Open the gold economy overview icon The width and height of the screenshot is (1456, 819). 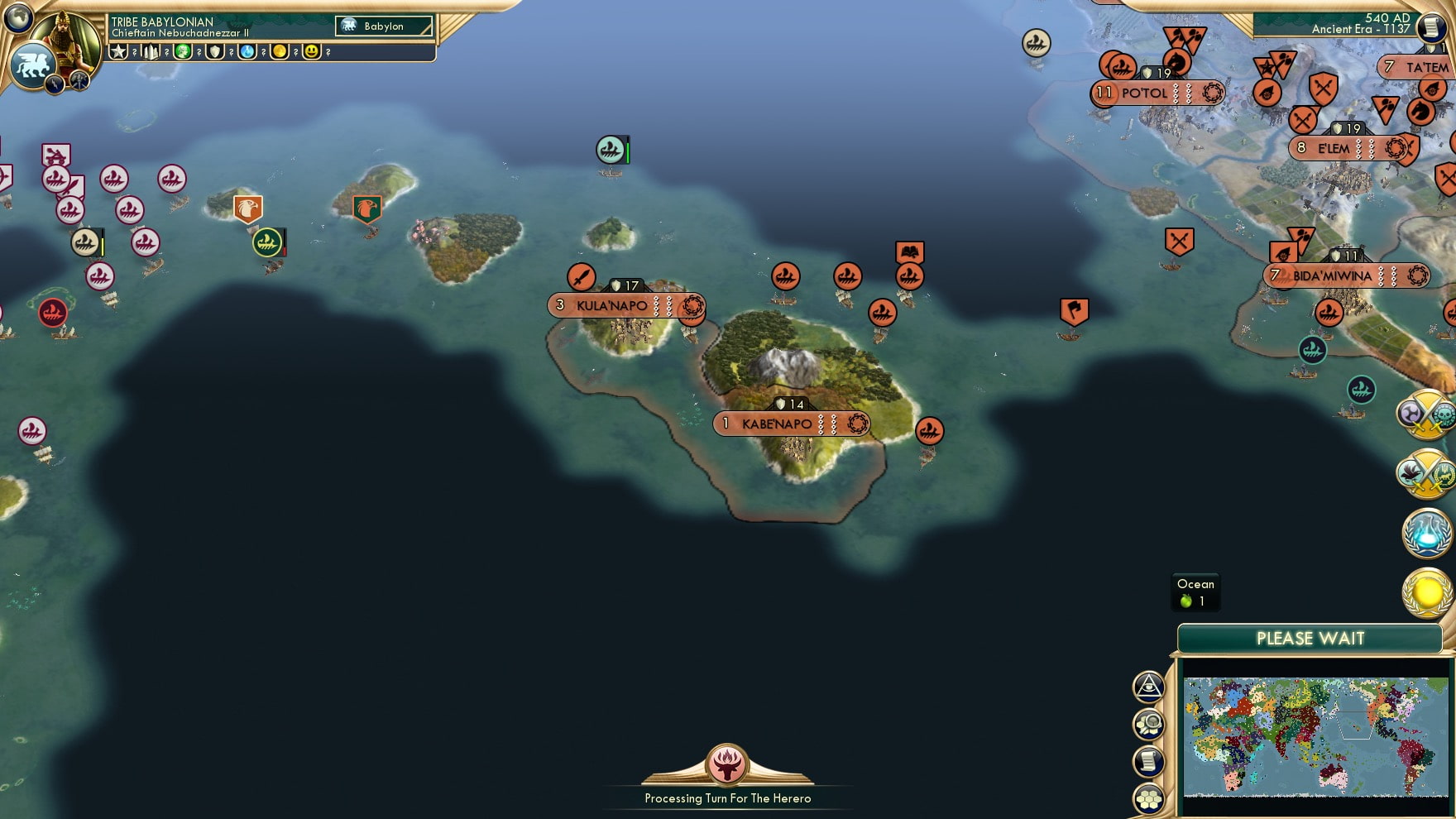pos(1424,589)
